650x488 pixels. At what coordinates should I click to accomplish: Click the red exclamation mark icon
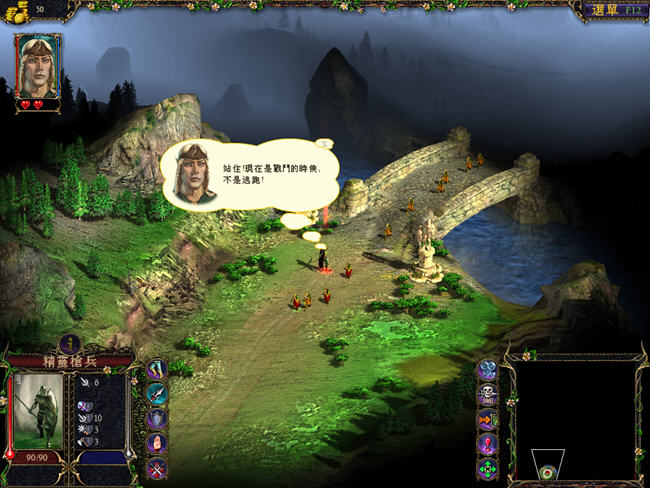click(487, 443)
